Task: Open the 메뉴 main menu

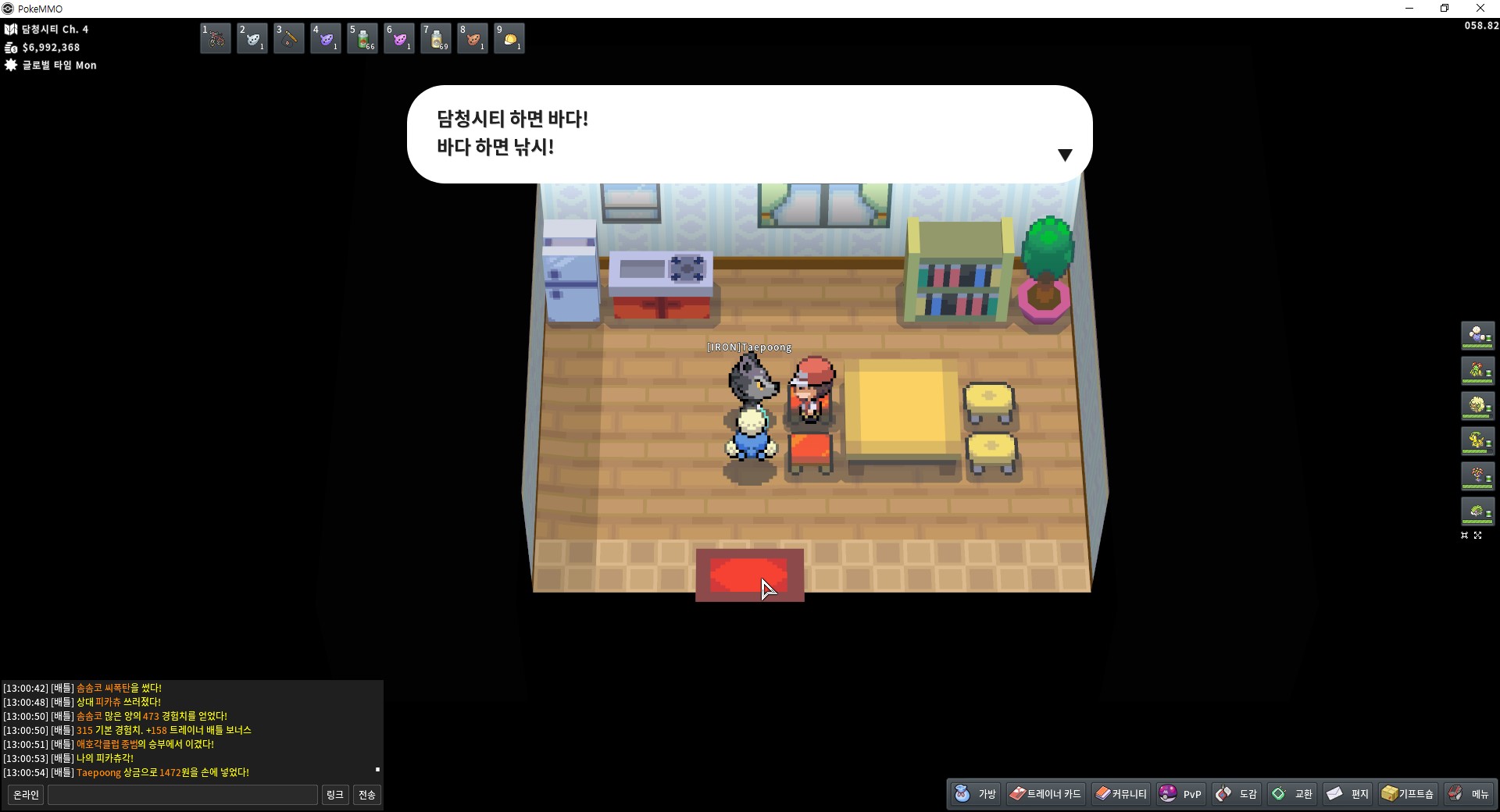Action: [1469, 794]
